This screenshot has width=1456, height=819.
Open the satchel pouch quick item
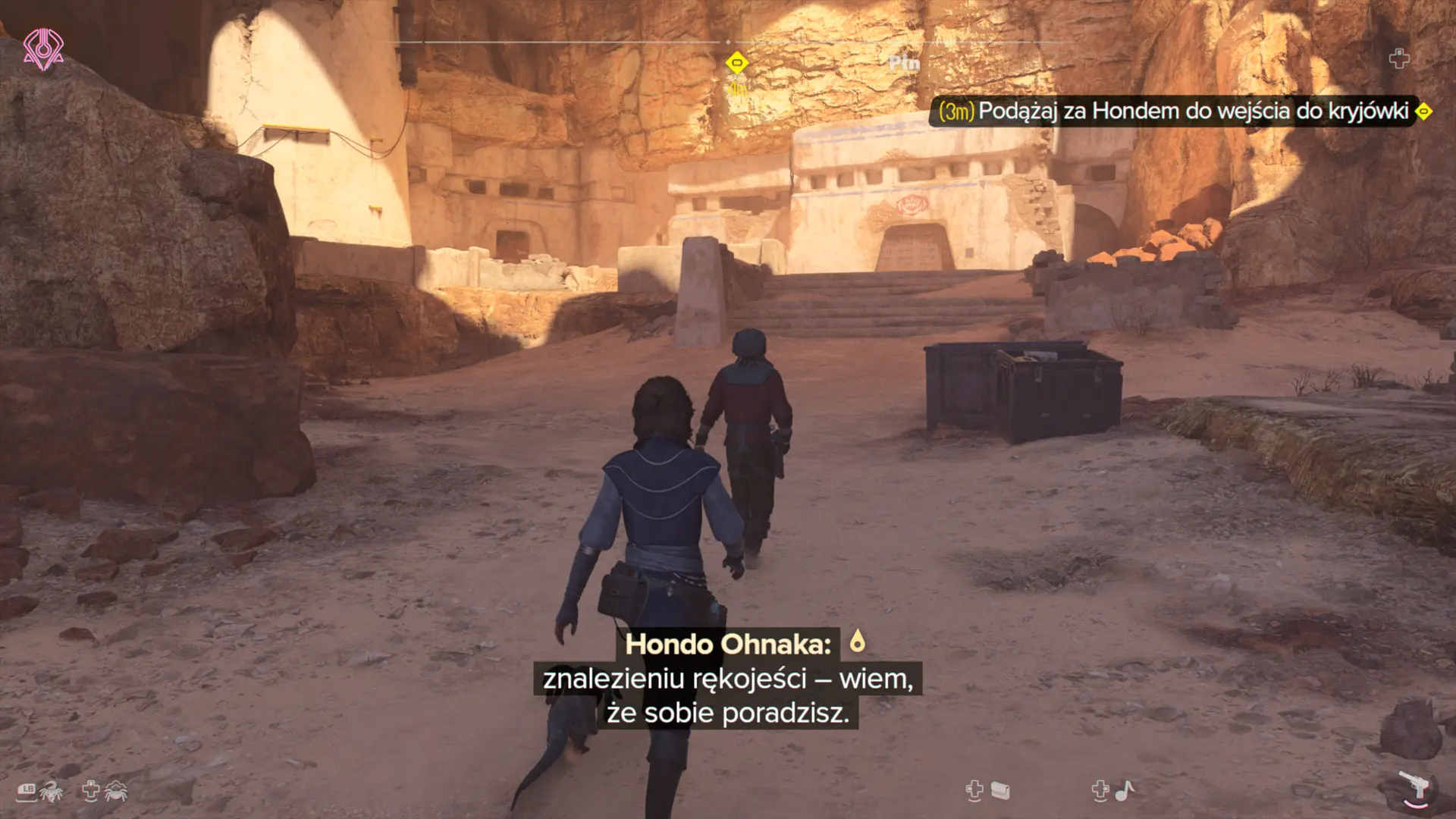click(x=1000, y=791)
